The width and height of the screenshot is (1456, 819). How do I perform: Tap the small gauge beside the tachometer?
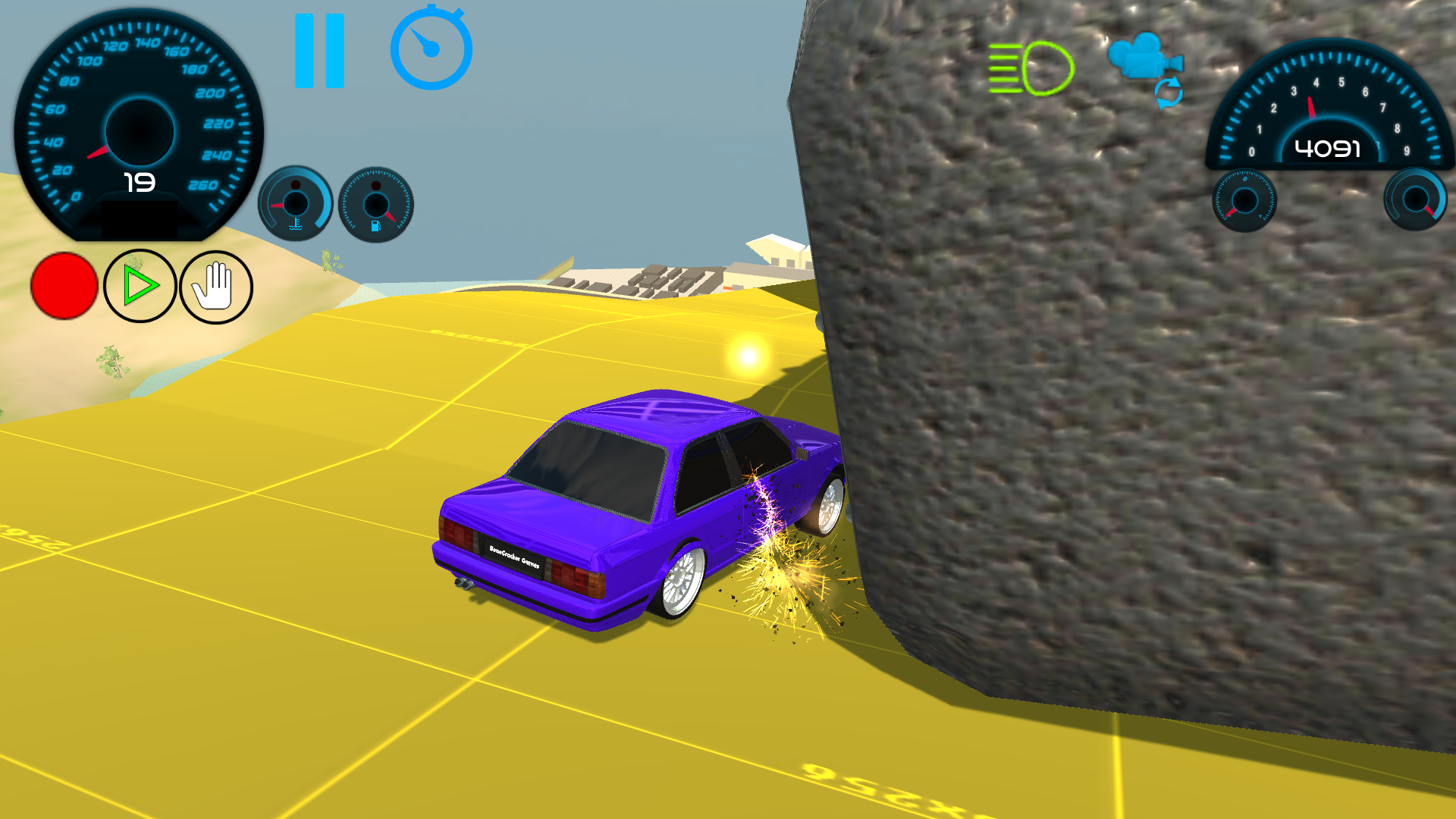click(x=1244, y=199)
